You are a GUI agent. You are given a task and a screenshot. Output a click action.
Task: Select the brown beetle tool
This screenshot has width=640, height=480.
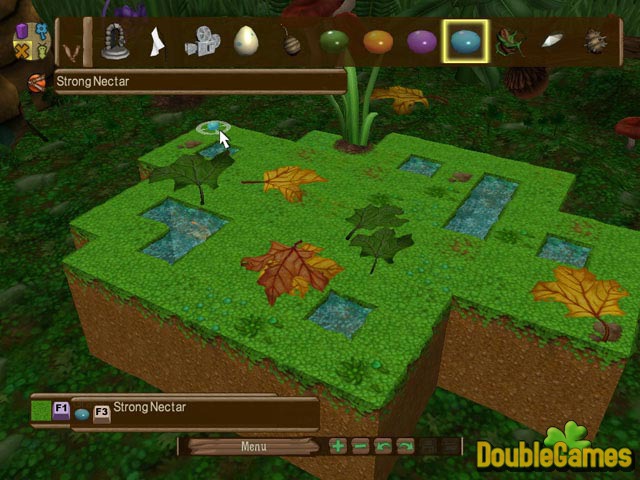point(596,42)
